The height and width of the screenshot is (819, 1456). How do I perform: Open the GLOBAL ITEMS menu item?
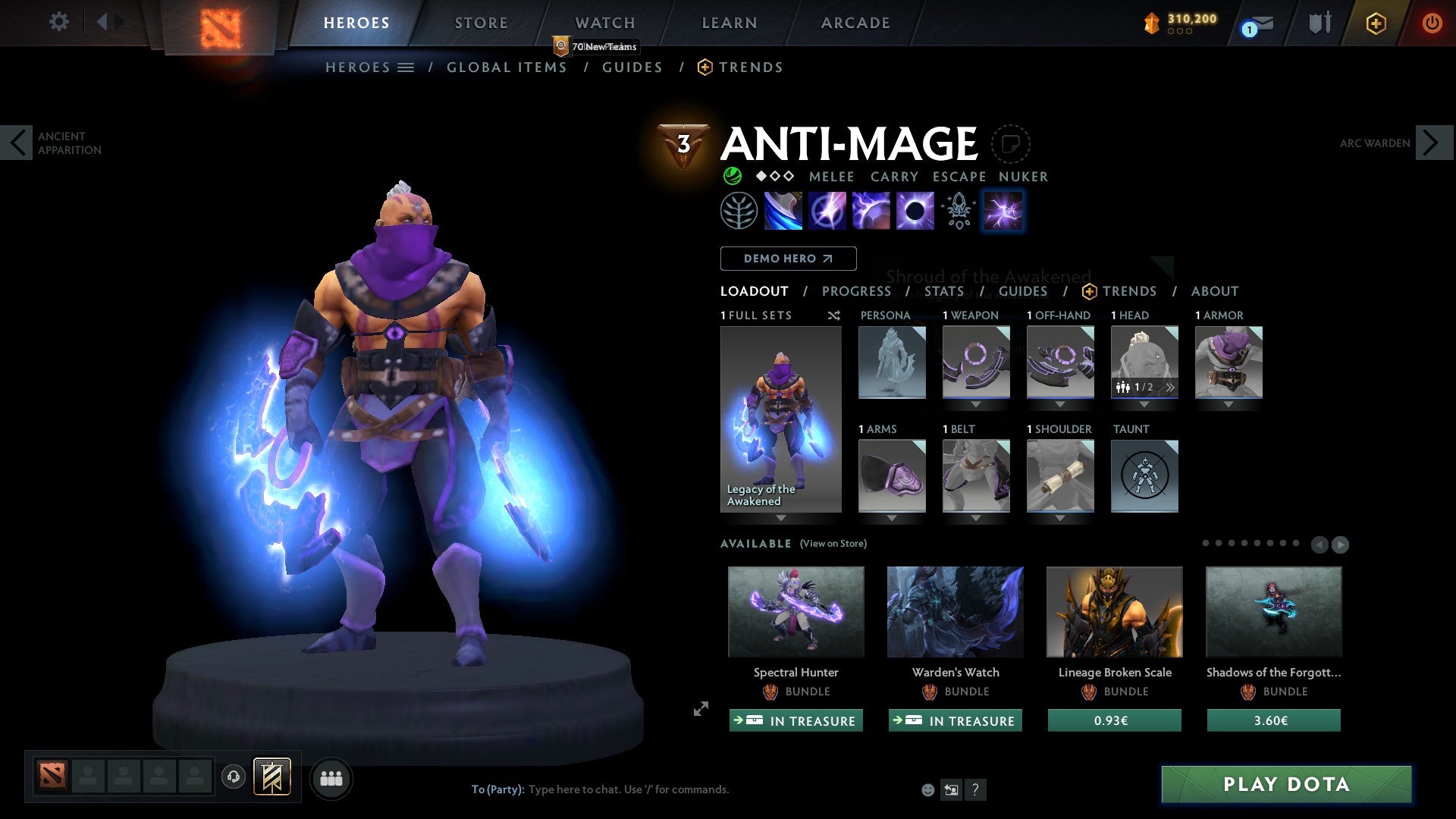(x=507, y=67)
